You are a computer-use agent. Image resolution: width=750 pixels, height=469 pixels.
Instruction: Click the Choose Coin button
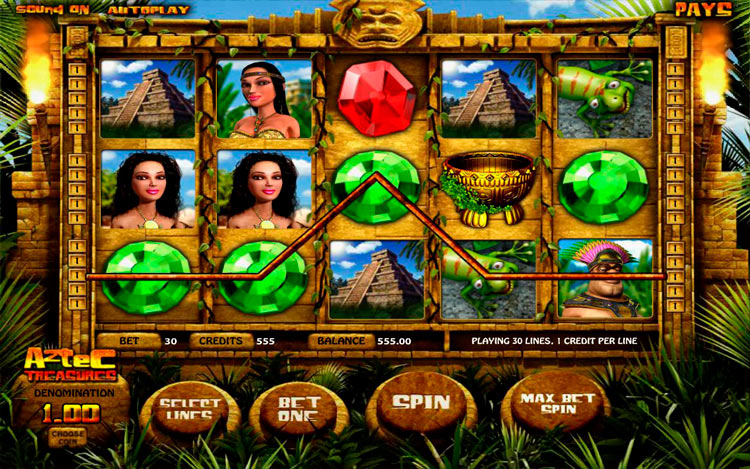tap(68, 435)
